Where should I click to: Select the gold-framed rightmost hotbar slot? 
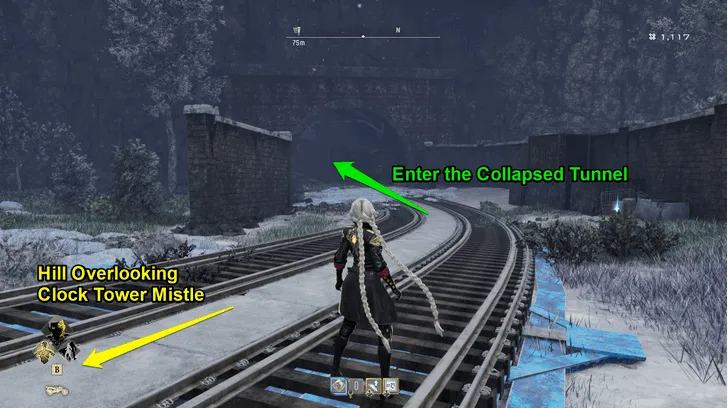(391, 384)
